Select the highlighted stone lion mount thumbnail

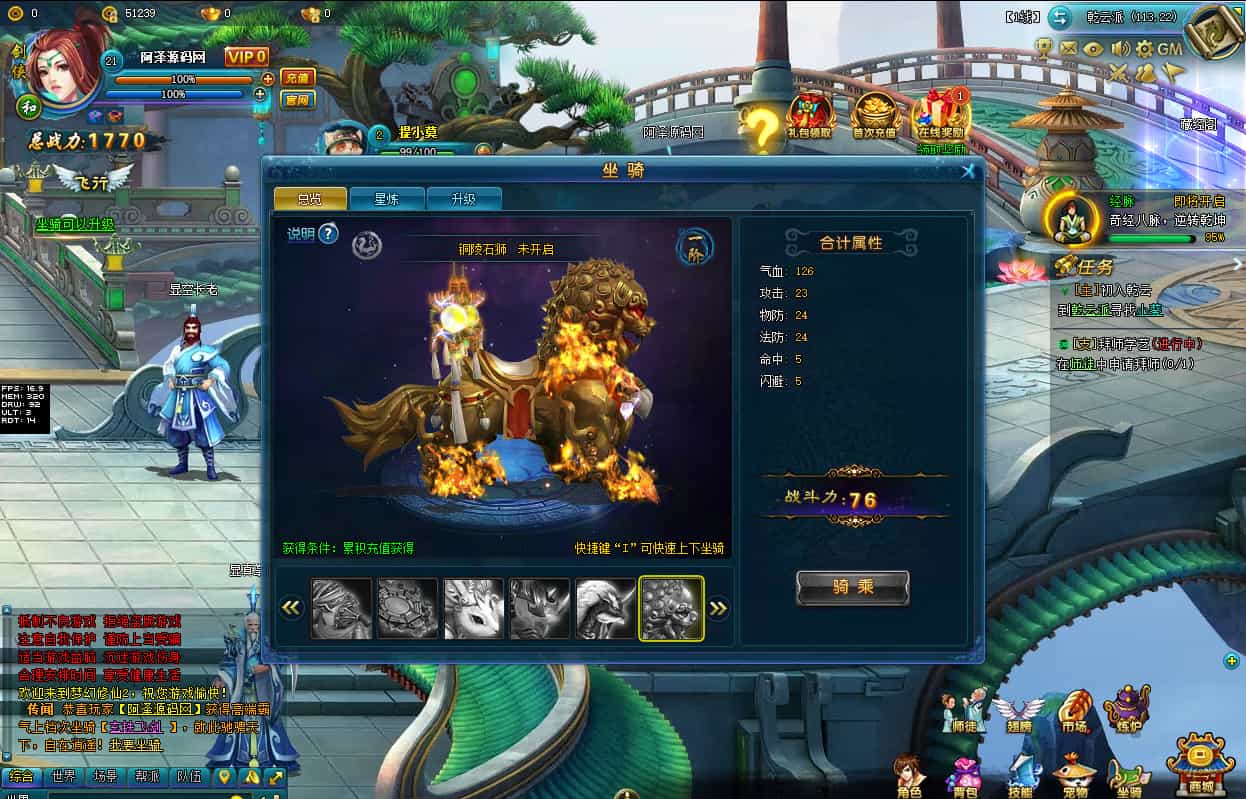coord(671,608)
